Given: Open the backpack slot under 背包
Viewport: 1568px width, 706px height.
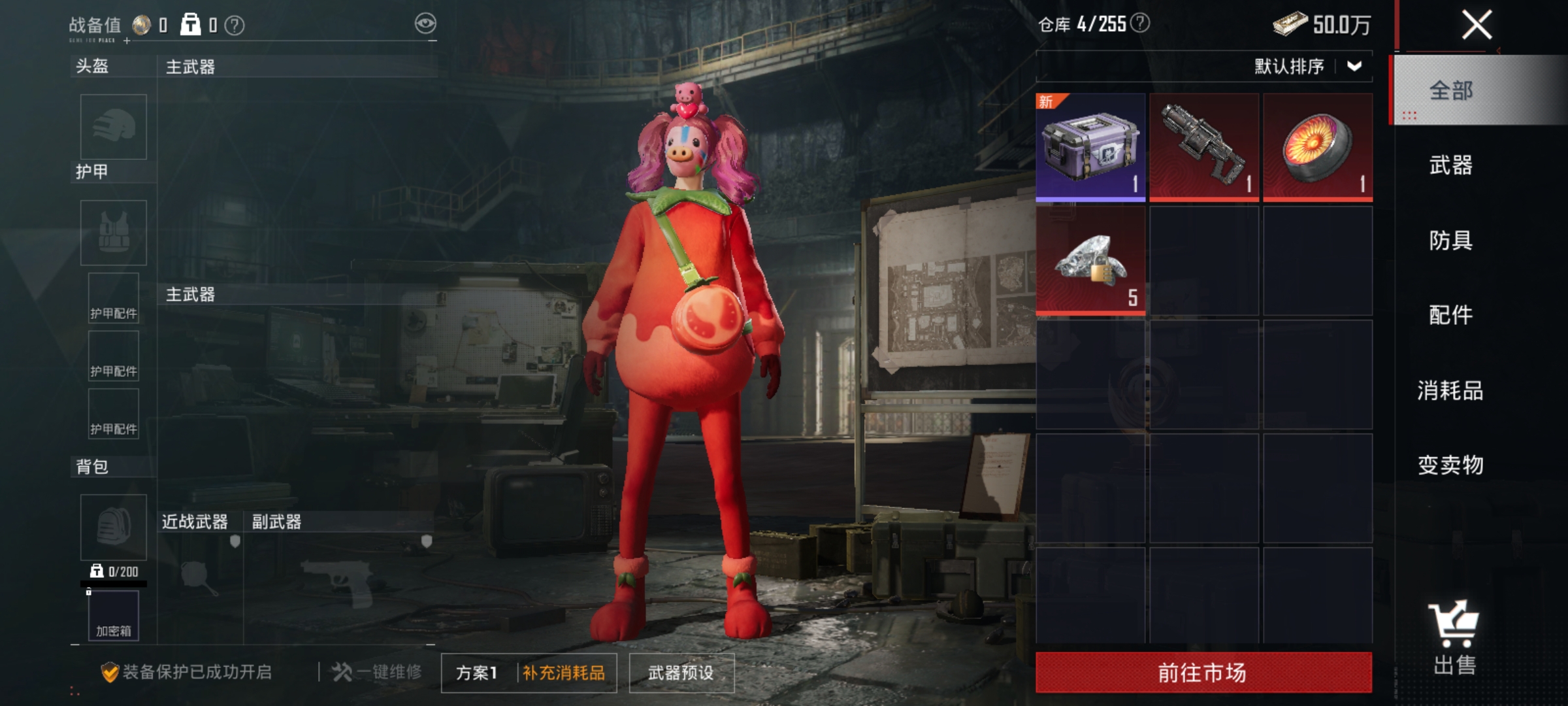Looking at the screenshot, I should tap(112, 528).
